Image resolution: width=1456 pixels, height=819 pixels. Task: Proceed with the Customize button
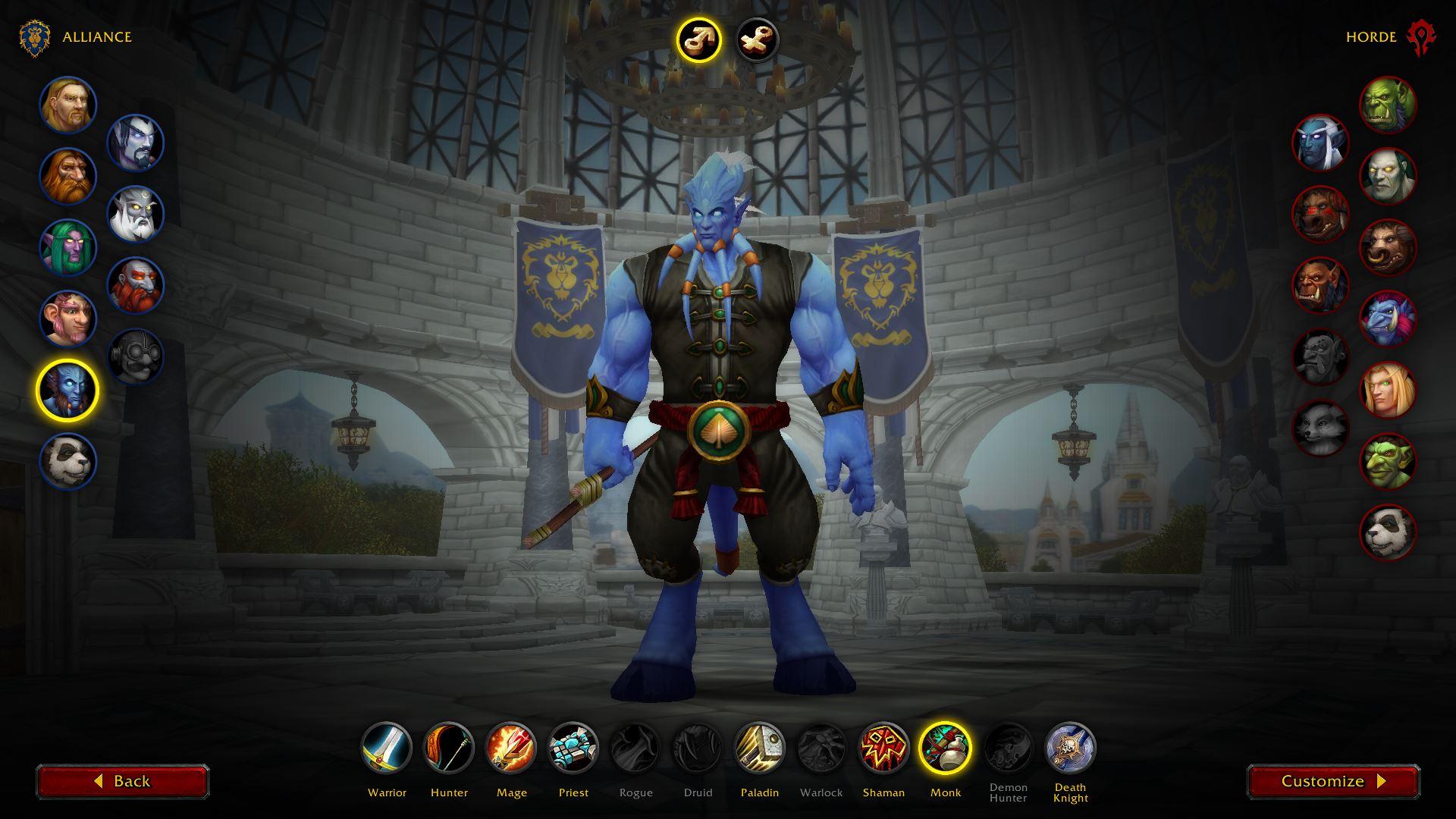pos(1333,781)
